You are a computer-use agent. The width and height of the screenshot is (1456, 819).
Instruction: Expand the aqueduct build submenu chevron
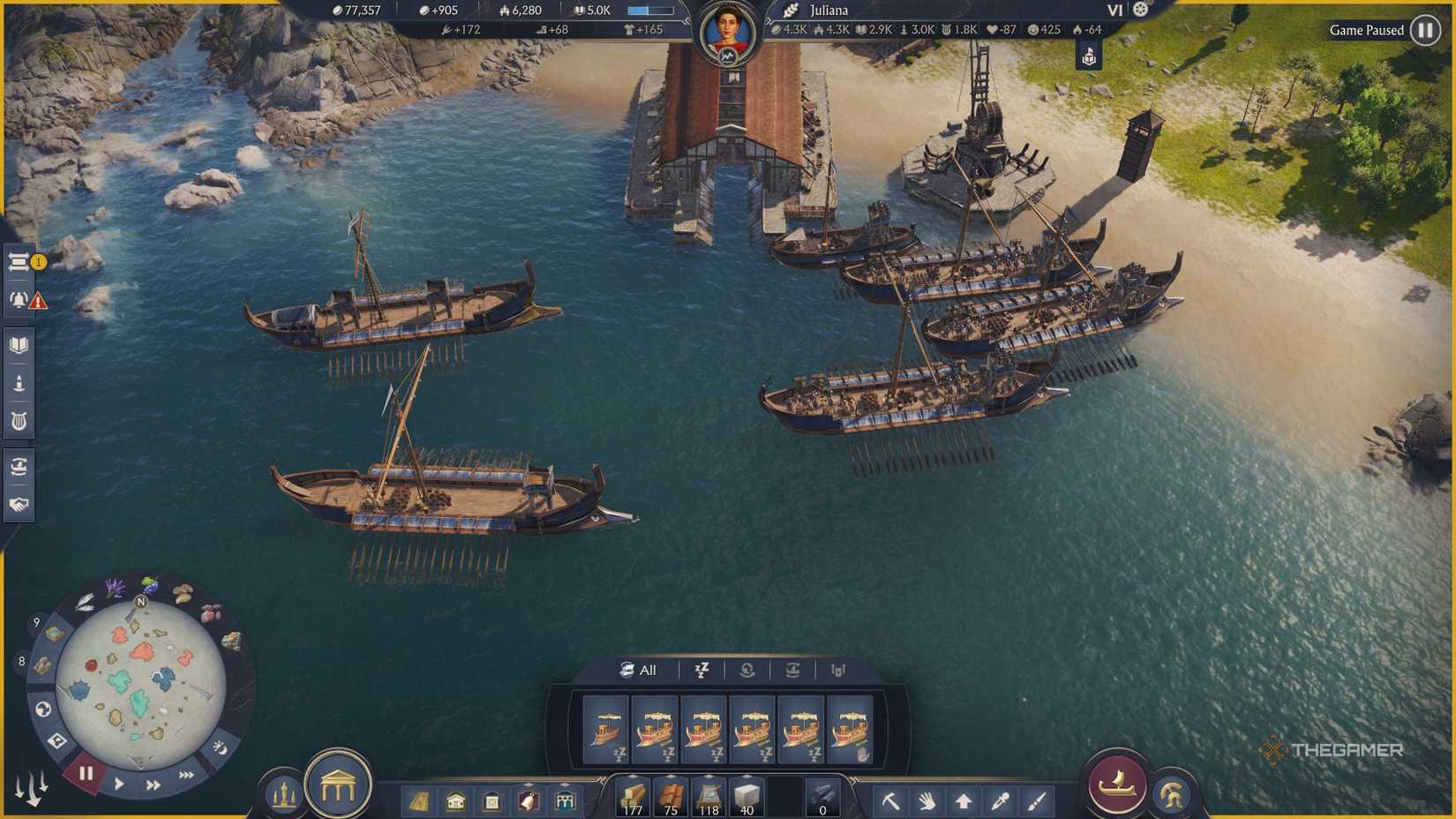click(565, 785)
